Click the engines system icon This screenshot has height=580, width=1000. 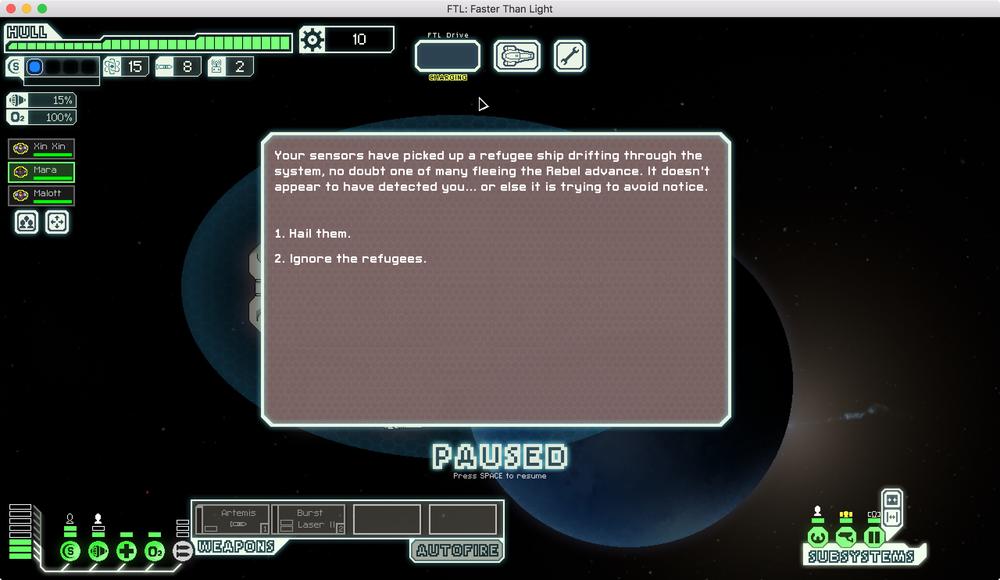98,551
